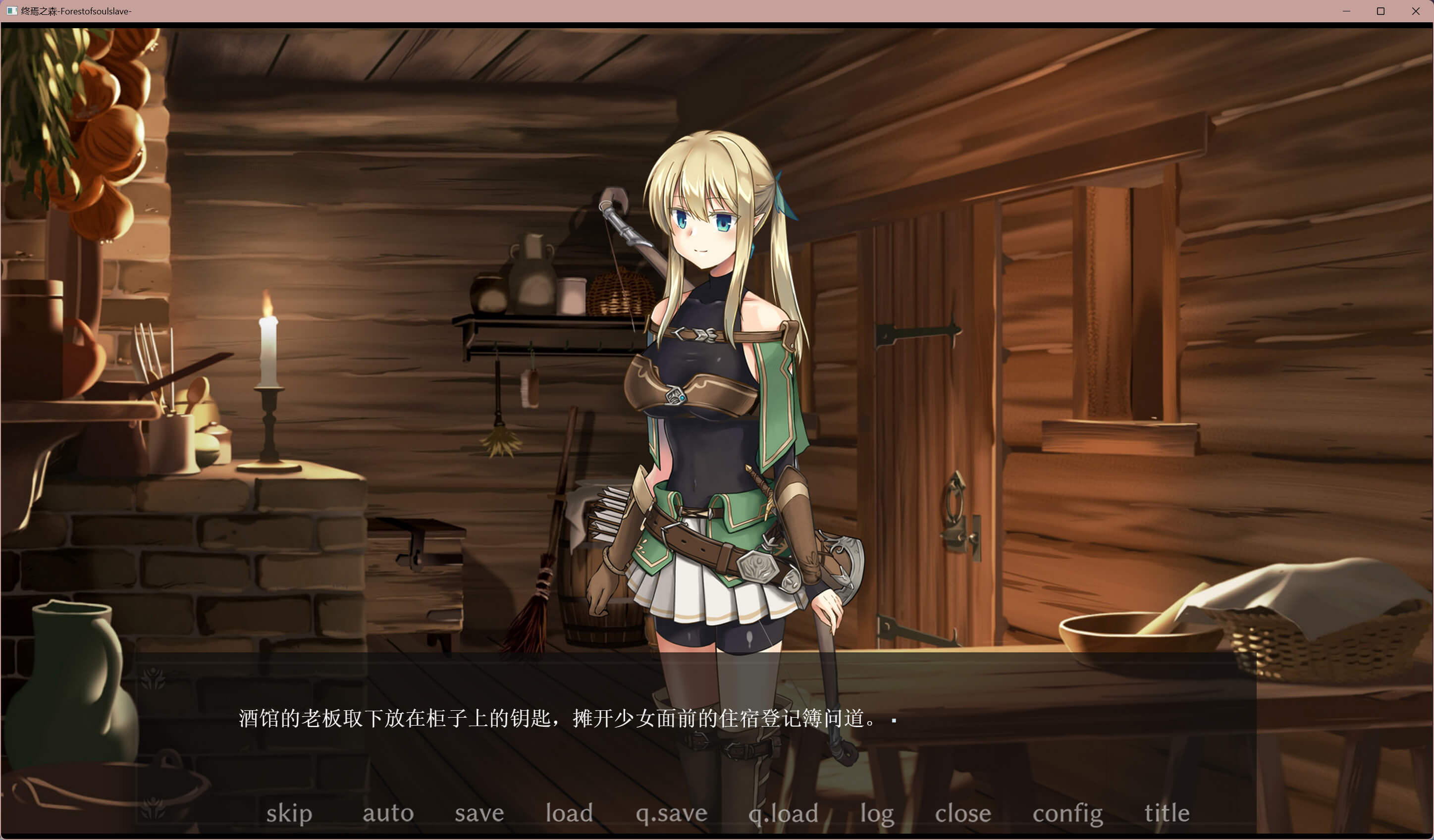Open the save menu
The height and width of the screenshot is (840, 1434).
click(479, 813)
